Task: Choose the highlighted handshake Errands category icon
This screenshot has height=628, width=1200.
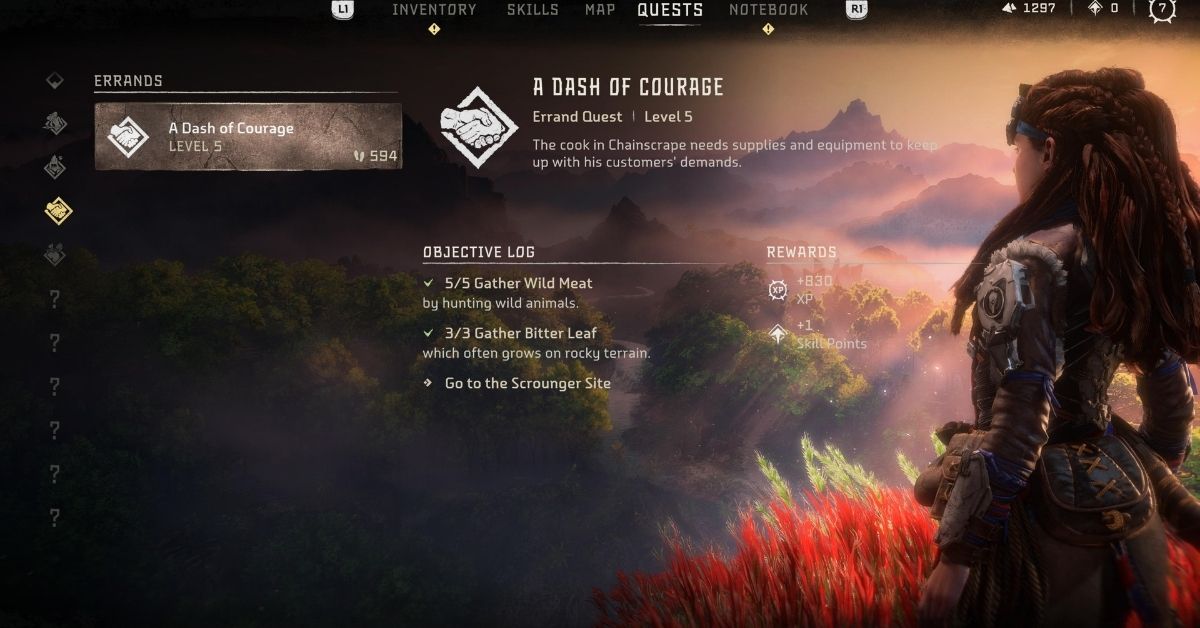Action: click(x=57, y=210)
